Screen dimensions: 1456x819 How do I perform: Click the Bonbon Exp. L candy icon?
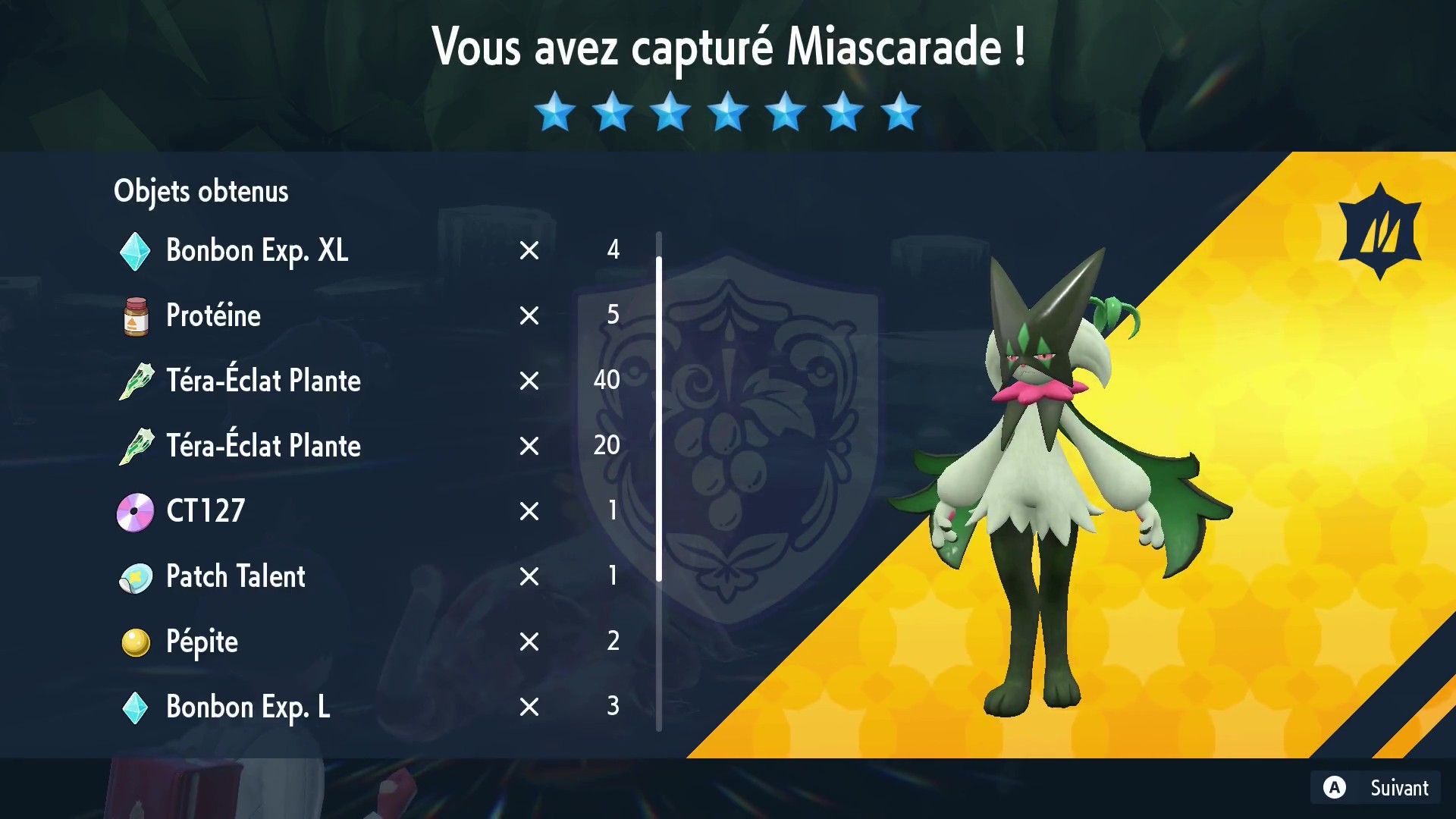[x=135, y=706]
